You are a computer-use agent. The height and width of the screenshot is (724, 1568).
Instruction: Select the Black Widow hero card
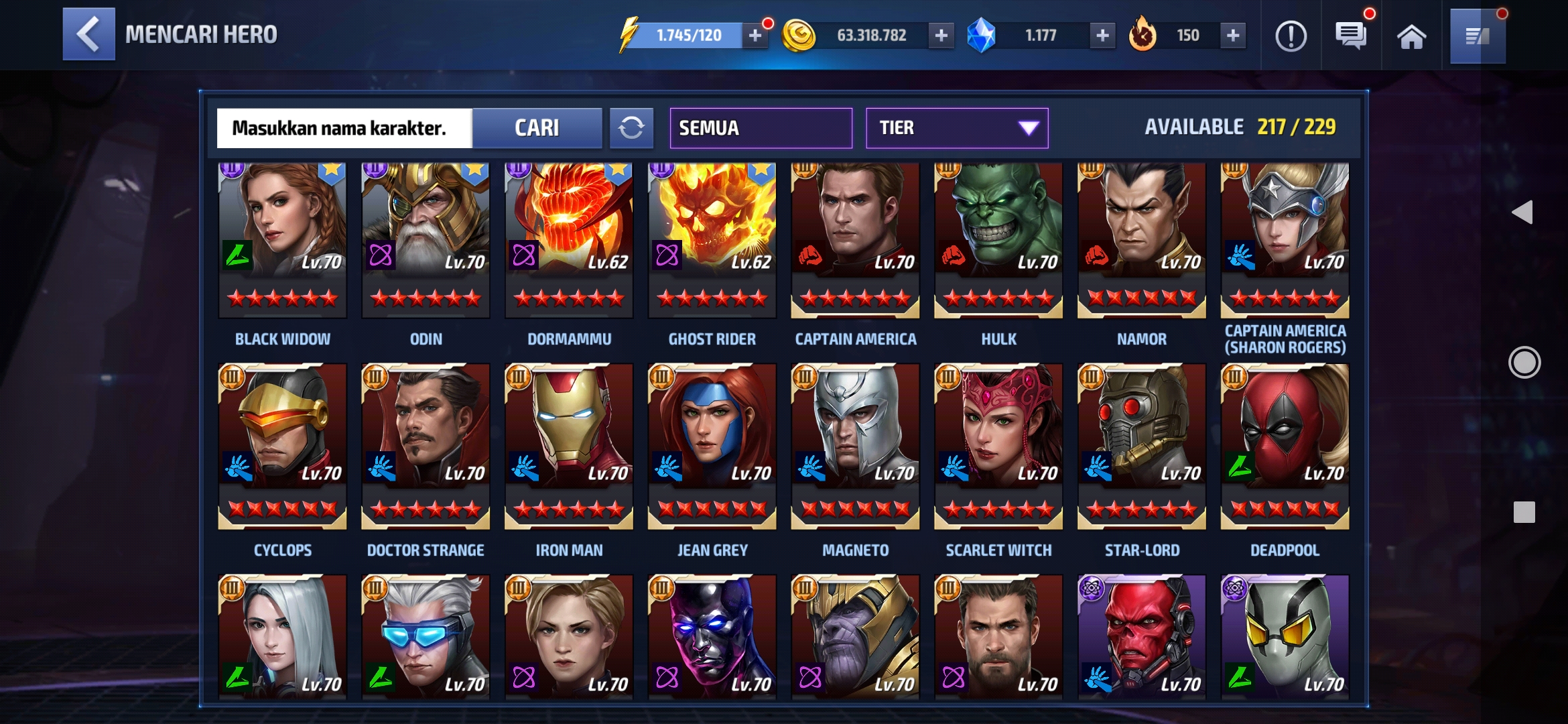[x=283, y=240]
